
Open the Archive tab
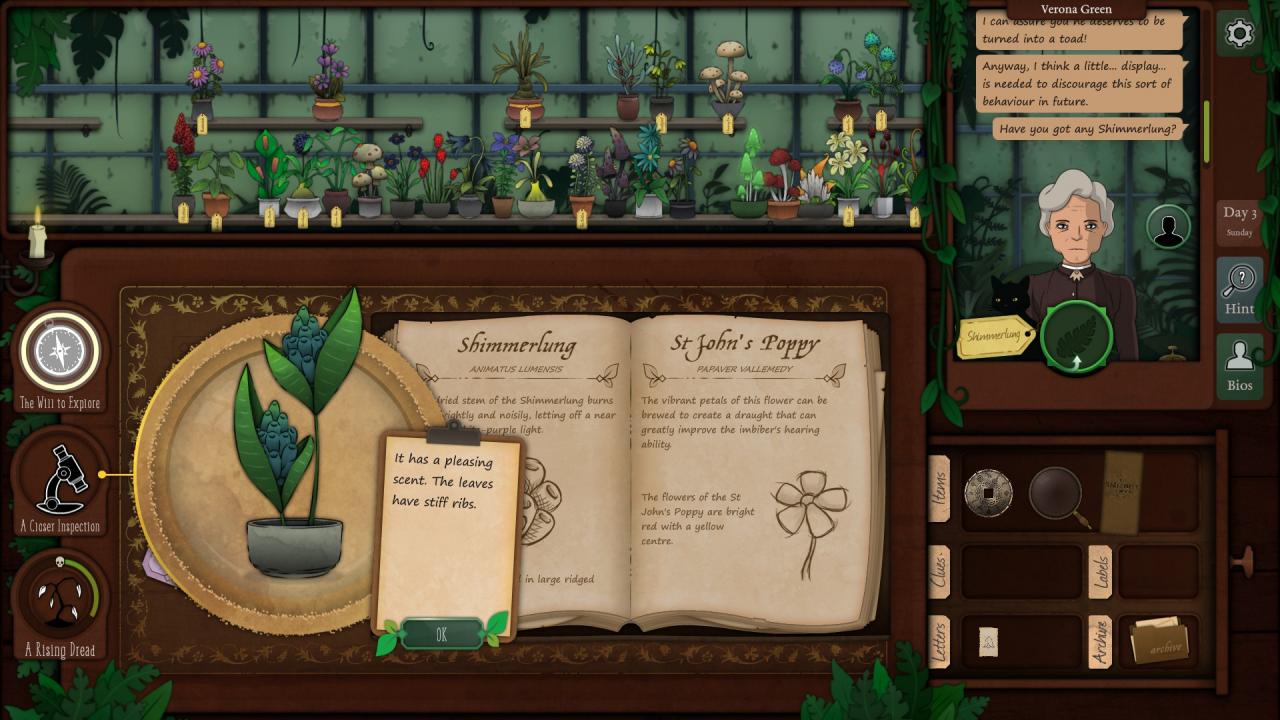click(1099, 641)
